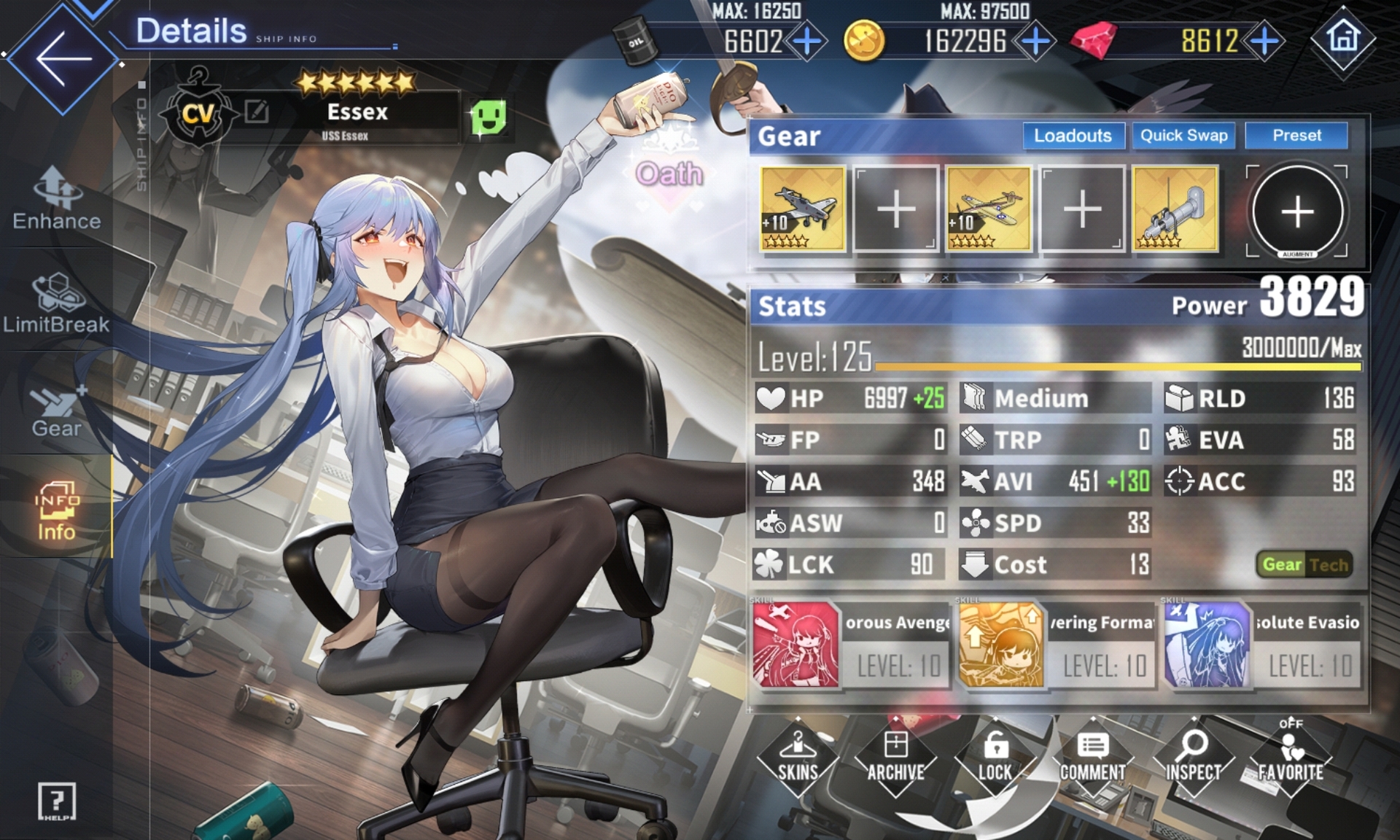Select the Info side tab

(x=56, y=510)
